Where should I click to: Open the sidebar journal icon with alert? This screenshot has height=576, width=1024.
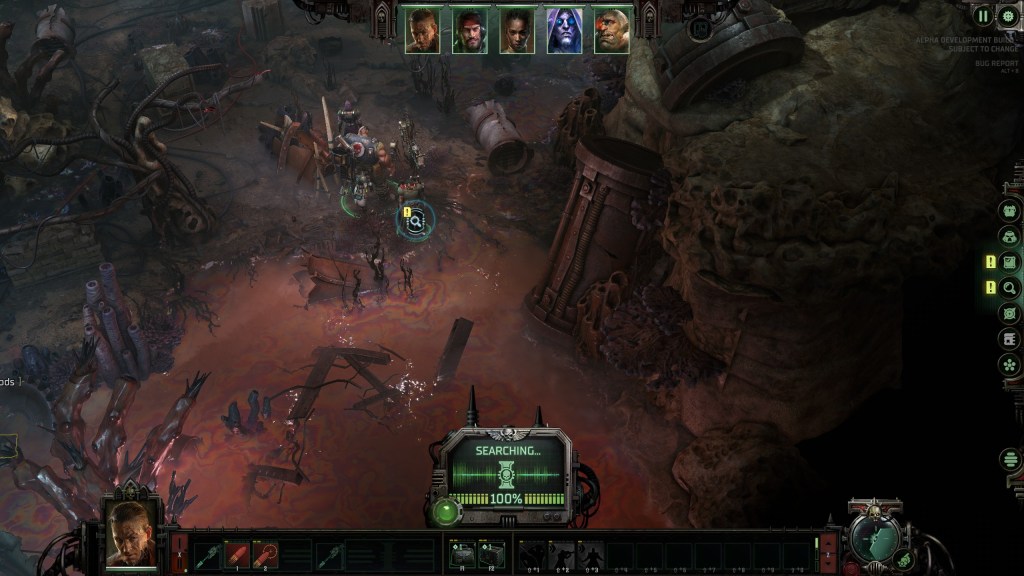click(x=1010, y=262)
